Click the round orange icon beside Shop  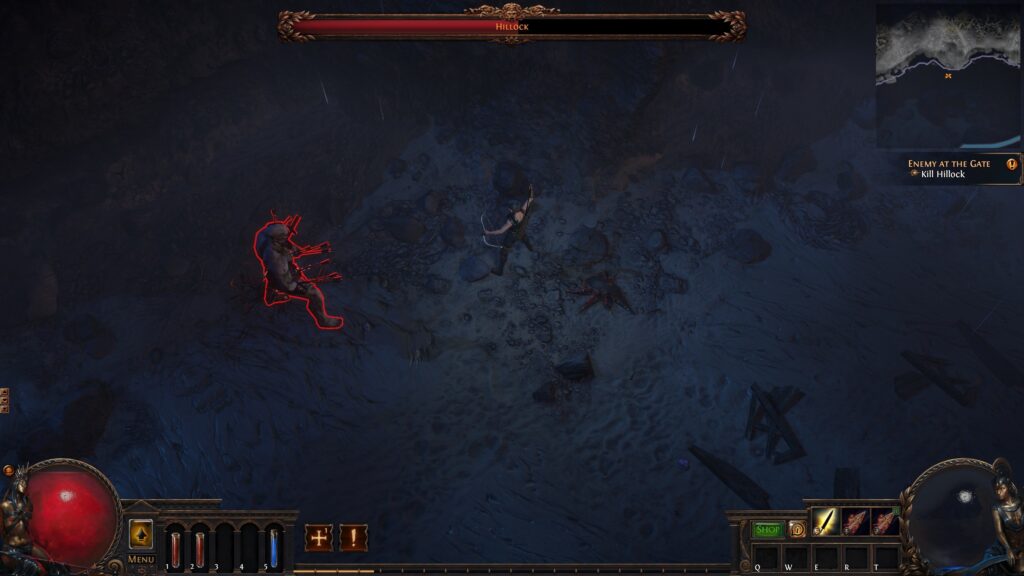[797, 529]
